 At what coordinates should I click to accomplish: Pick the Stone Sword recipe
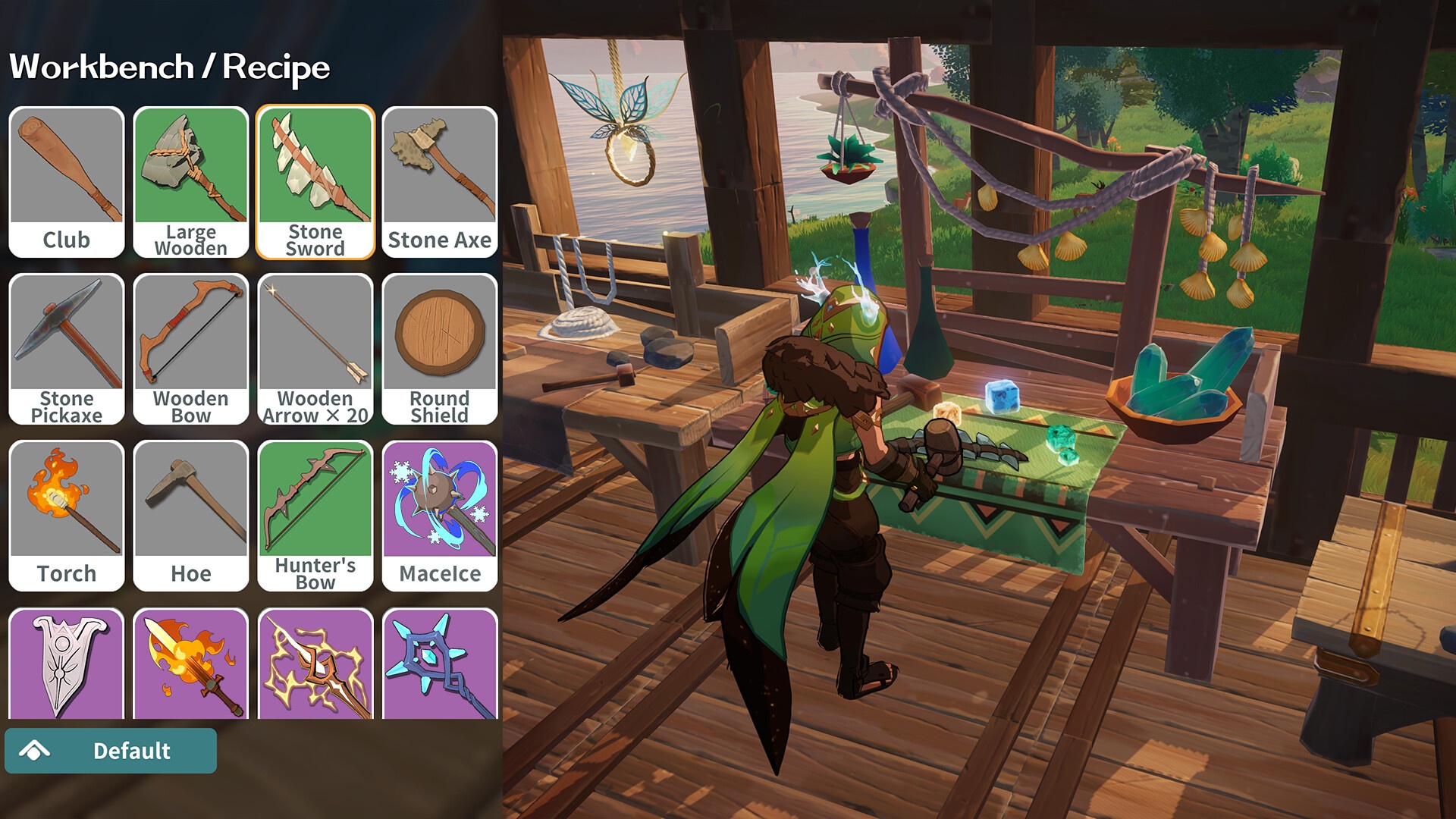[x=315, y=182]
